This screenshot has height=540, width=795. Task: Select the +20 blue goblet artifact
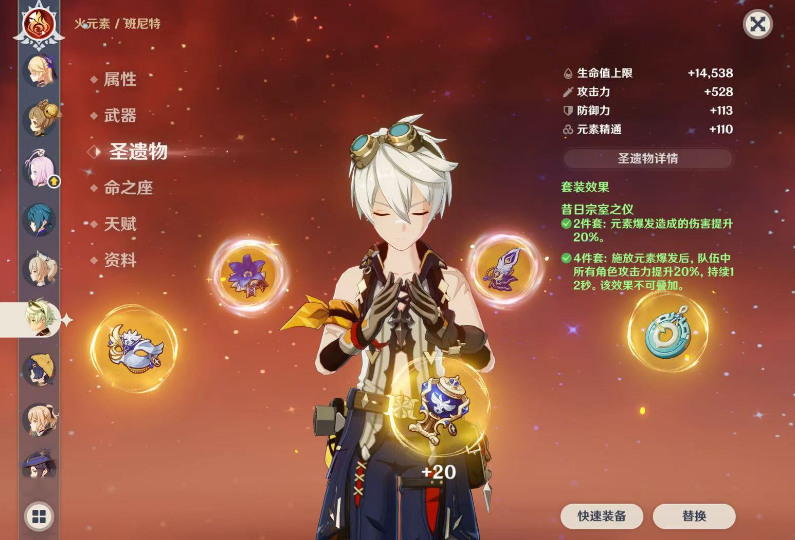(x=439, y=405)
